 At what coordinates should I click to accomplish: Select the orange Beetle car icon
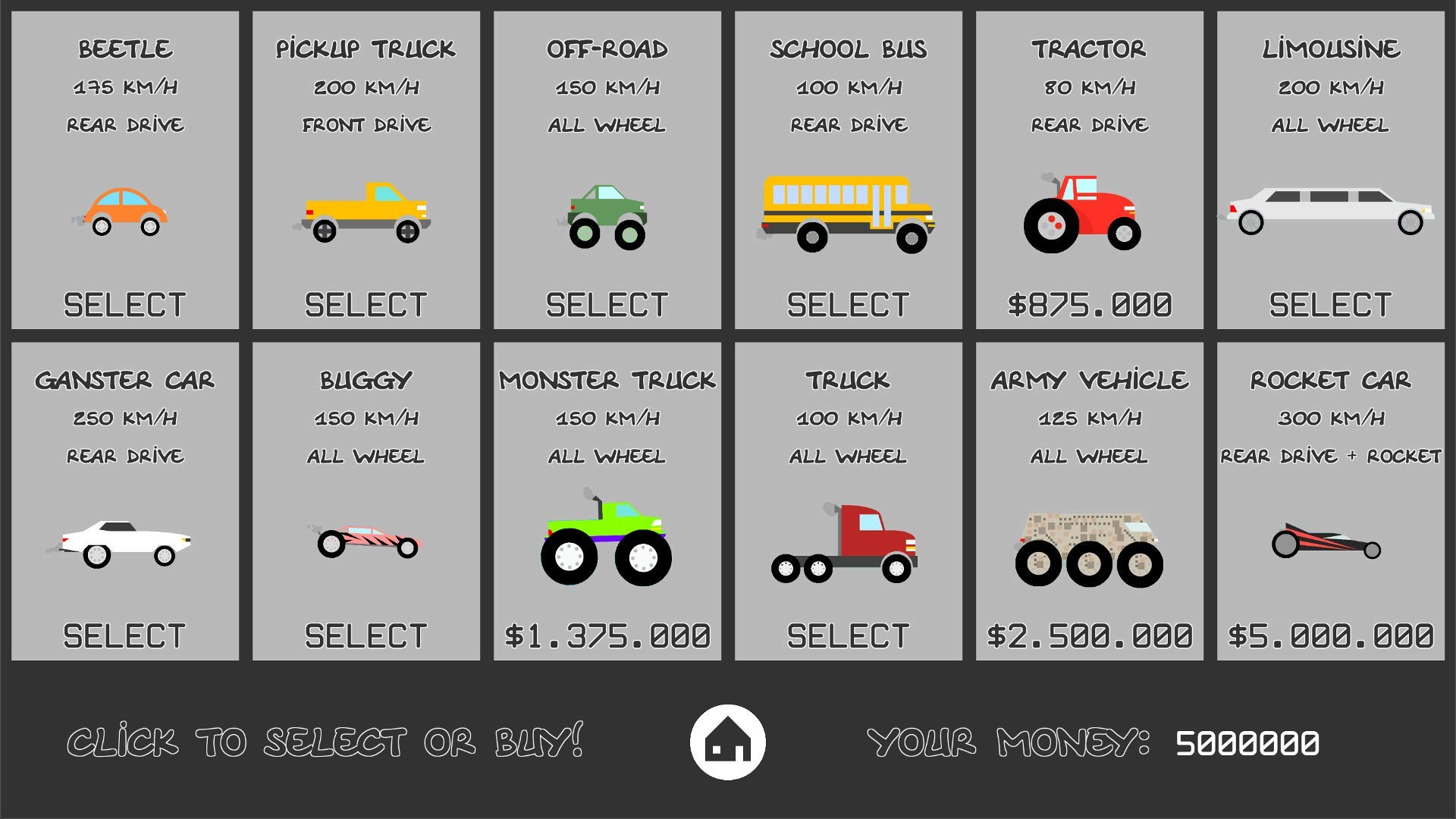[x=127, y=212]
